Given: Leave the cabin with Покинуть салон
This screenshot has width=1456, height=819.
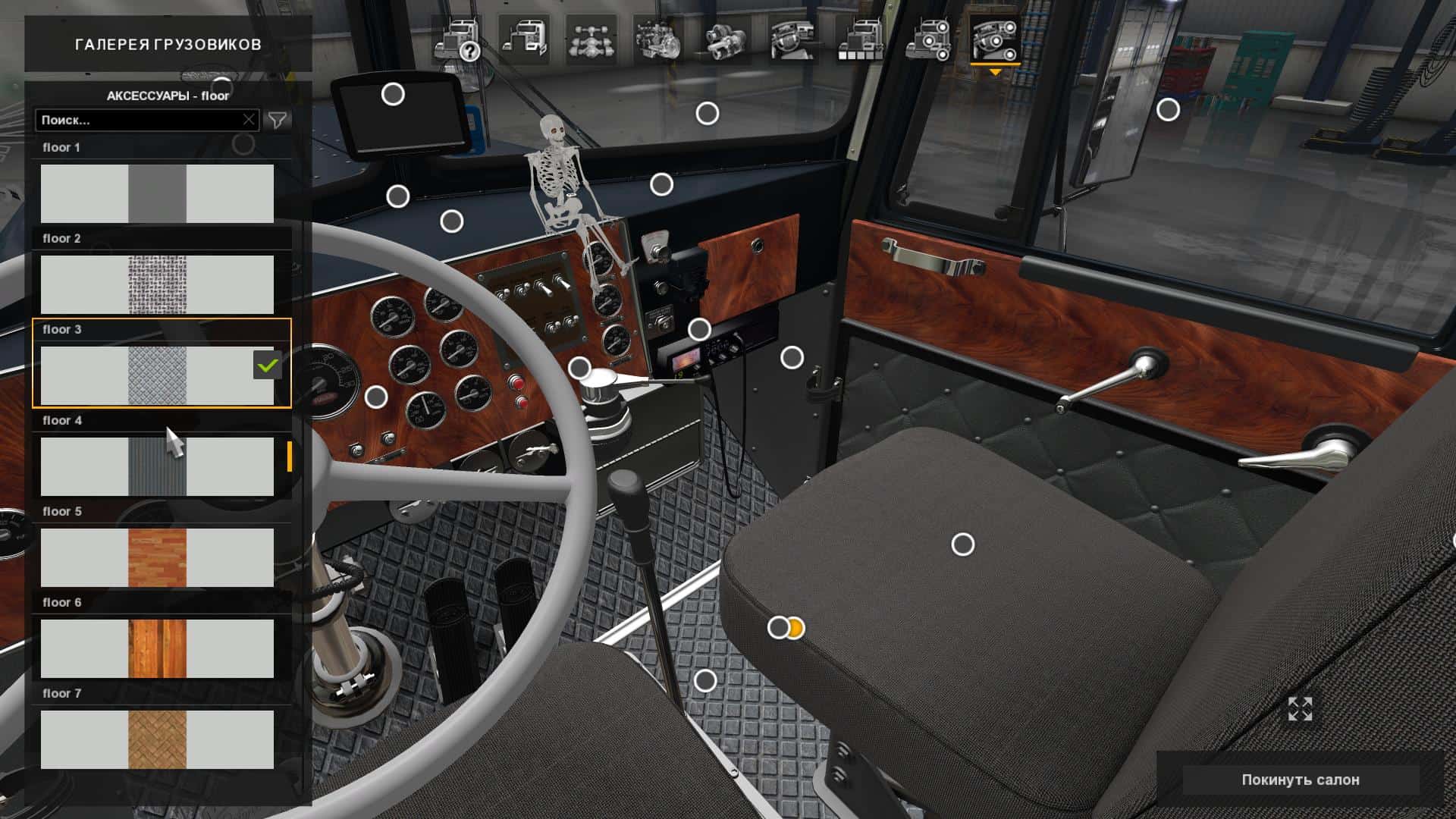Looking at the screenshot, I should 1300,780.
